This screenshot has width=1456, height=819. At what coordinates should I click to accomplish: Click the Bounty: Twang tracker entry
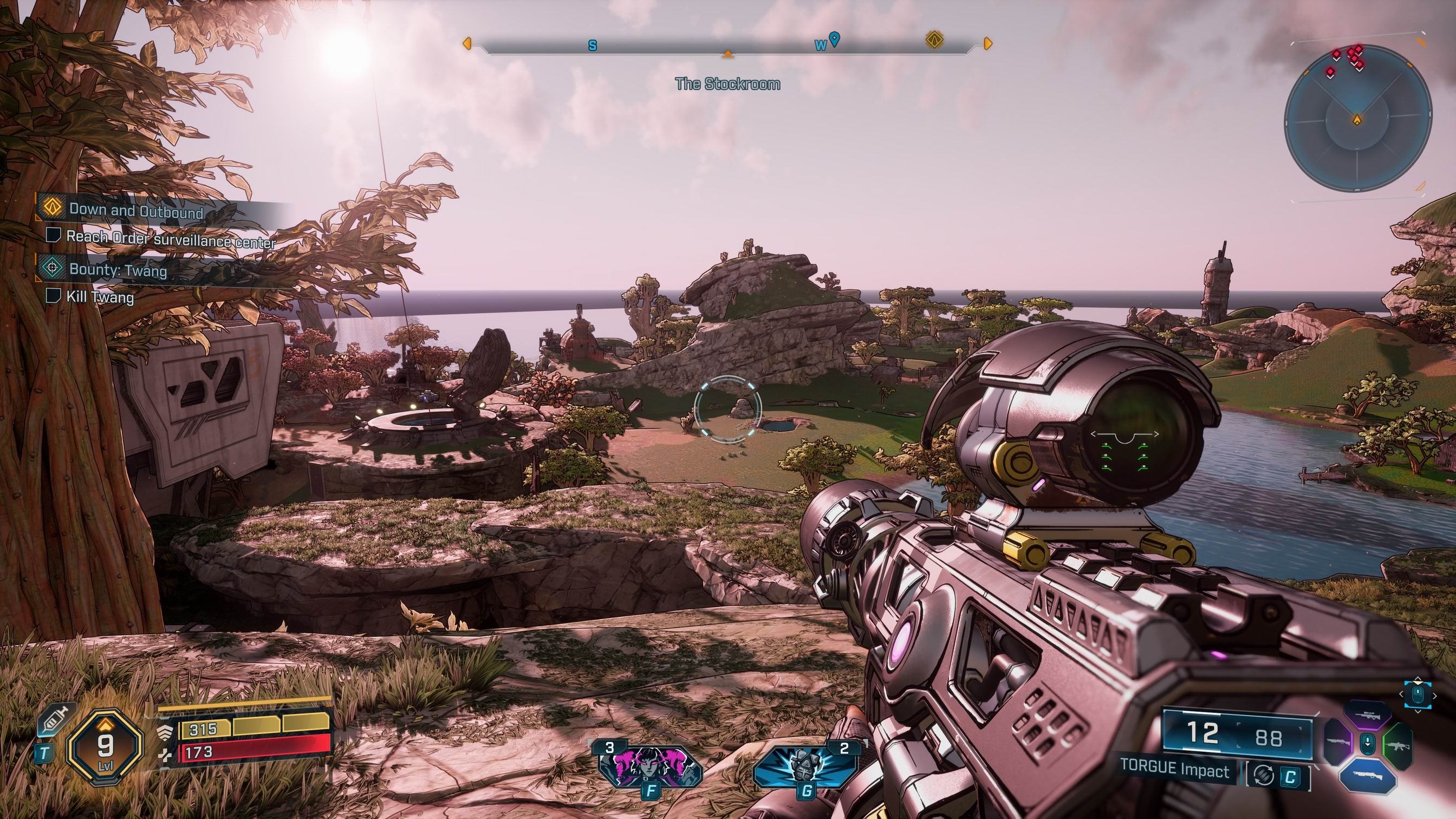click(x=118, y=270)
